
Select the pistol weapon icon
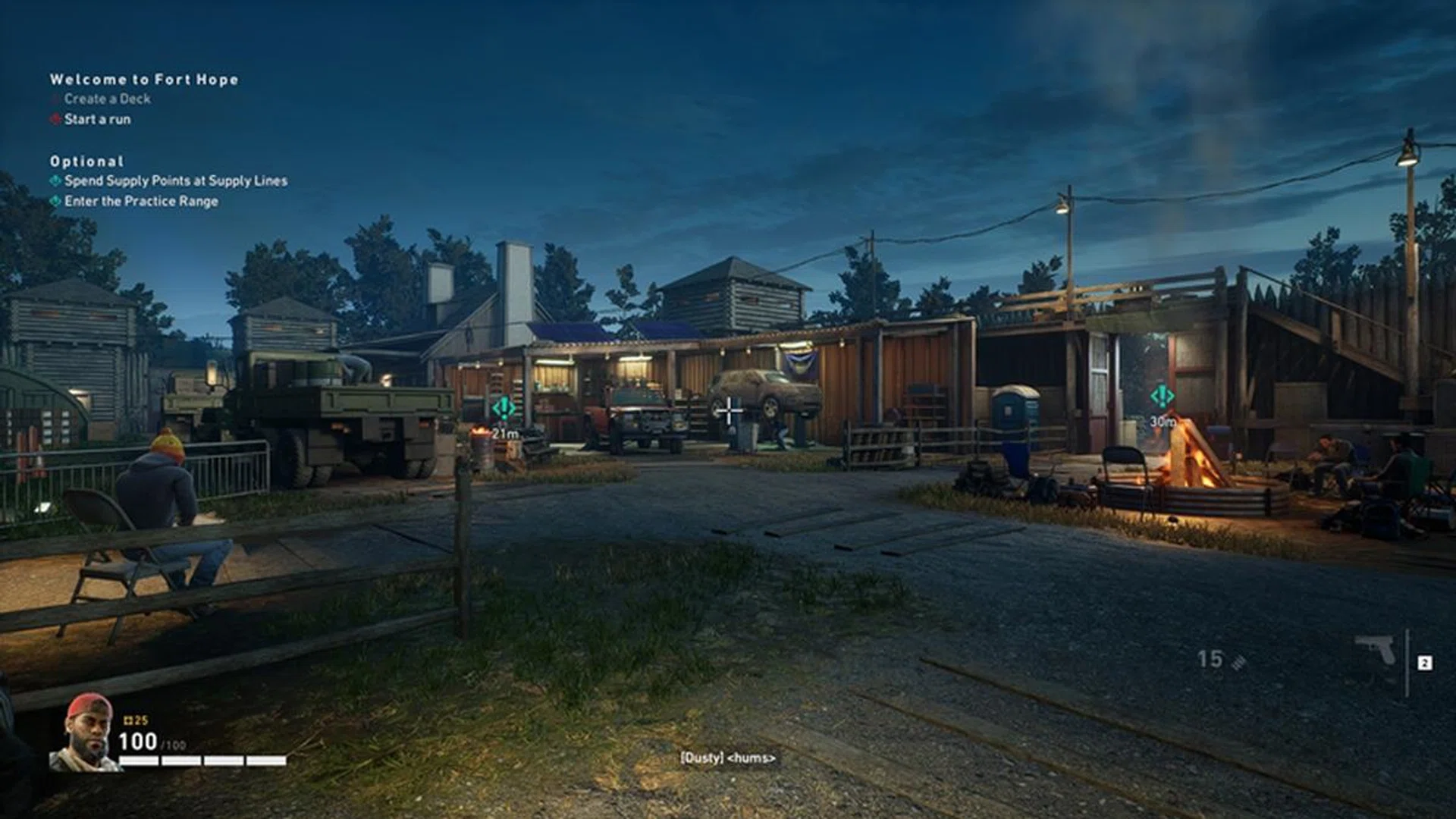[1376, 650]
